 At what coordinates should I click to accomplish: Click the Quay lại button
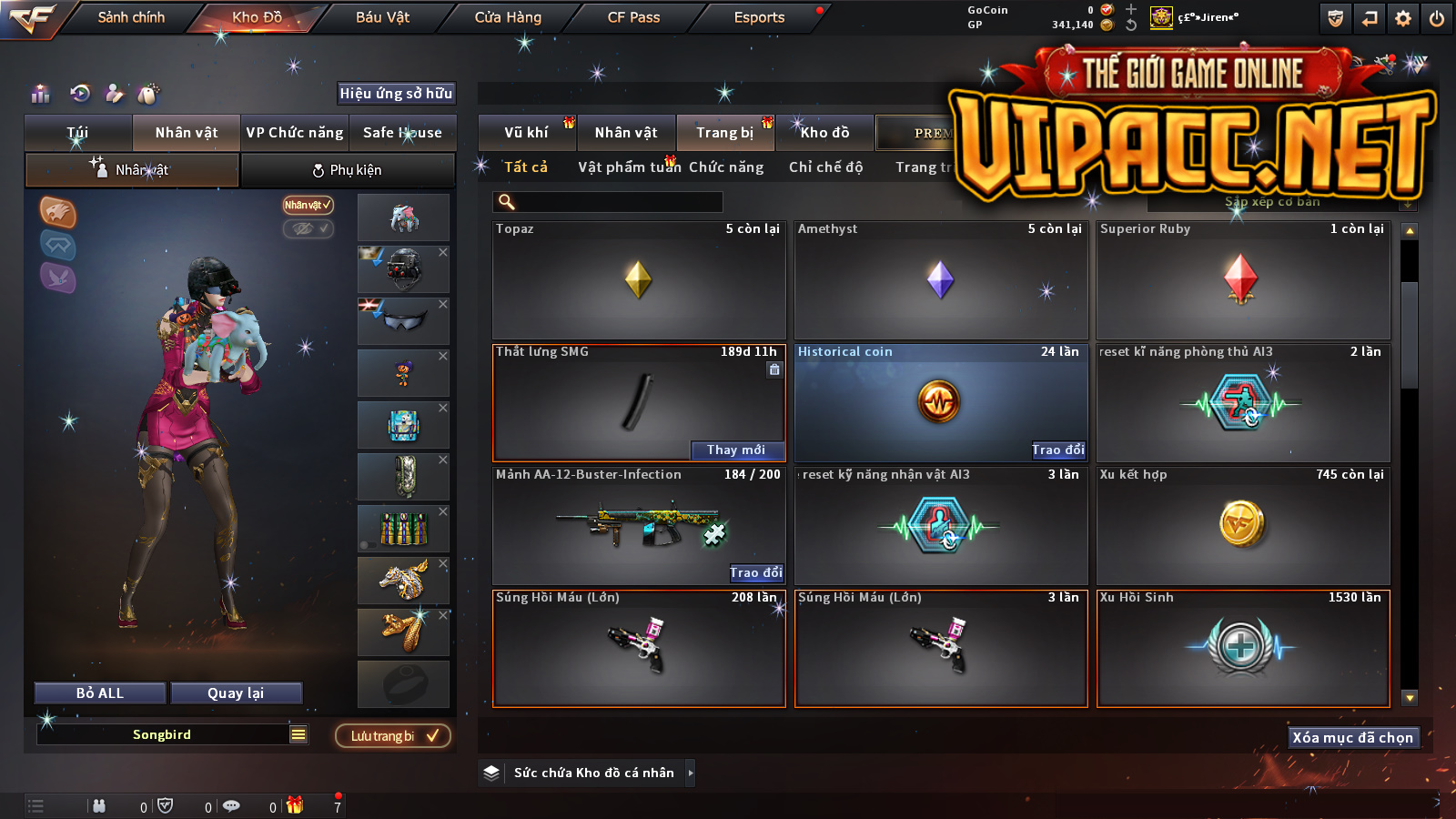click(236, 693)
